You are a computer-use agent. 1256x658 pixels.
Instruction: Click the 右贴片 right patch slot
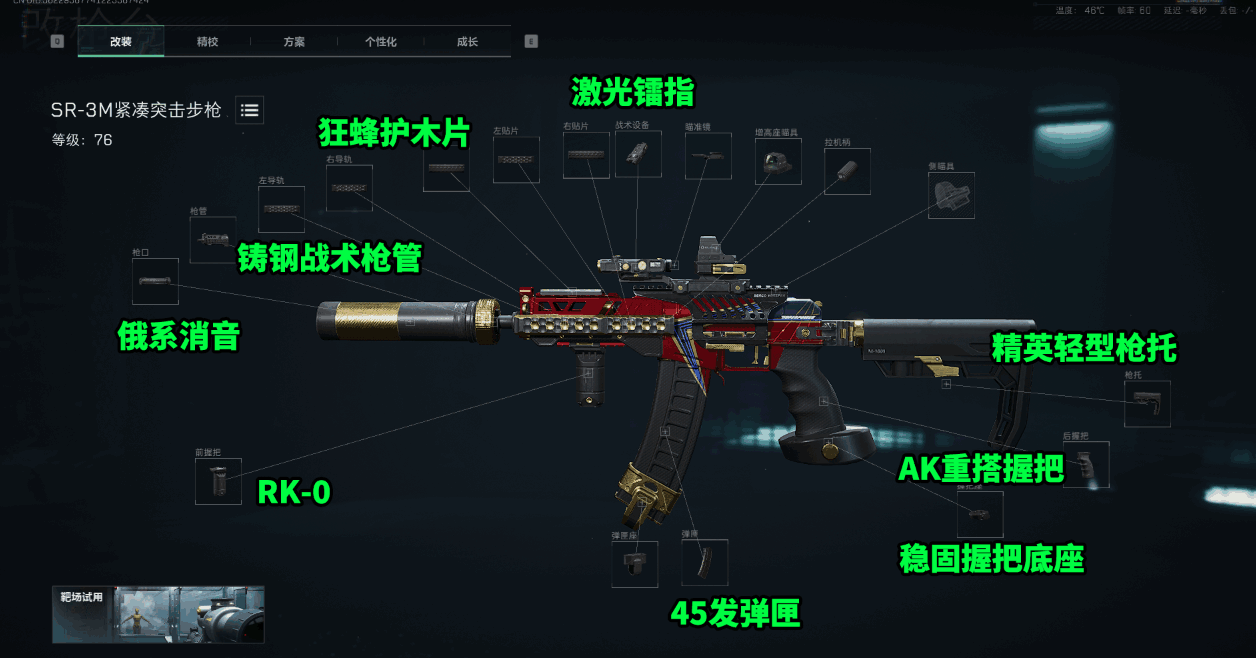[586, 155]
